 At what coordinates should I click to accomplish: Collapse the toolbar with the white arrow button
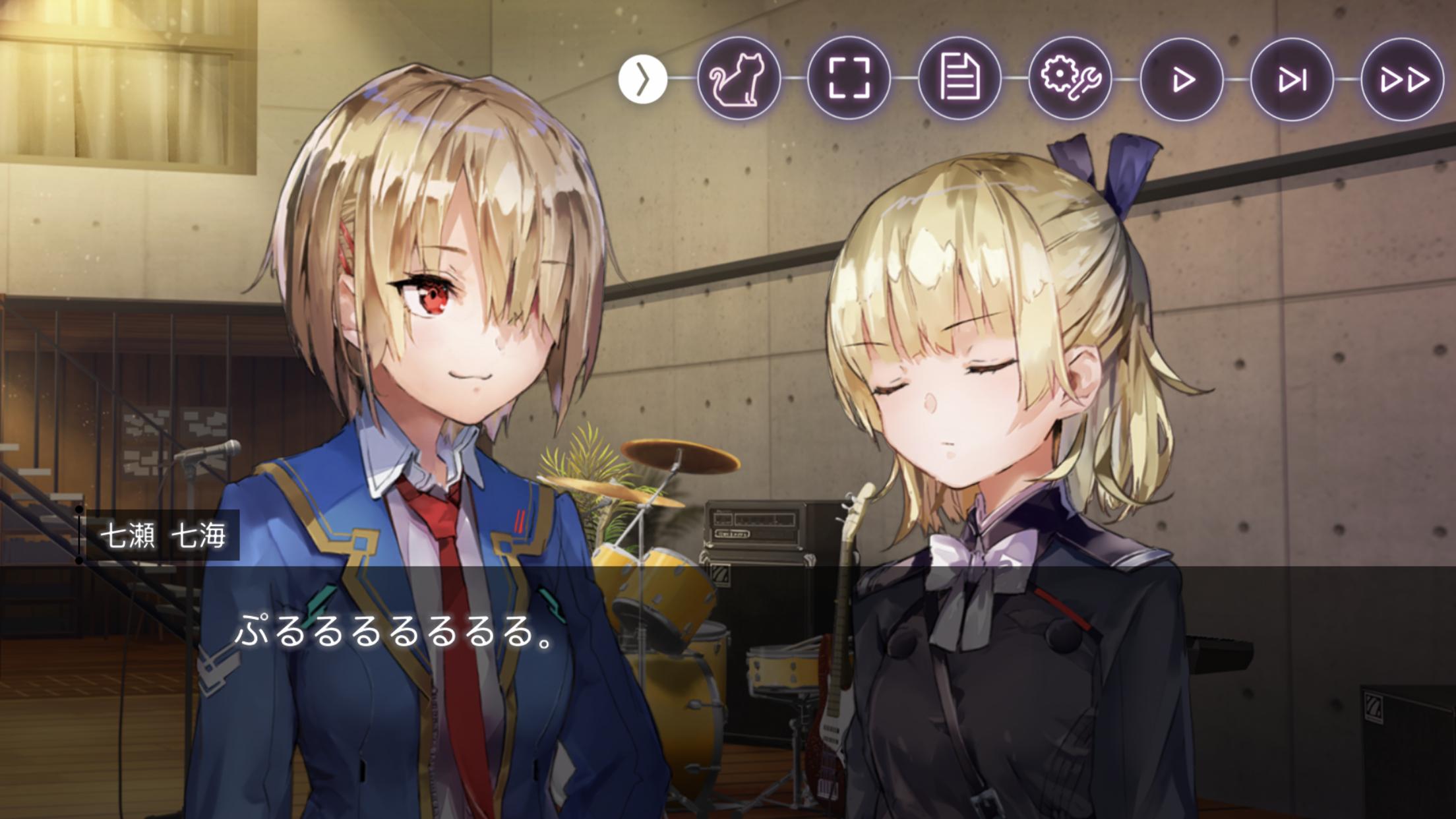point(643,80)
